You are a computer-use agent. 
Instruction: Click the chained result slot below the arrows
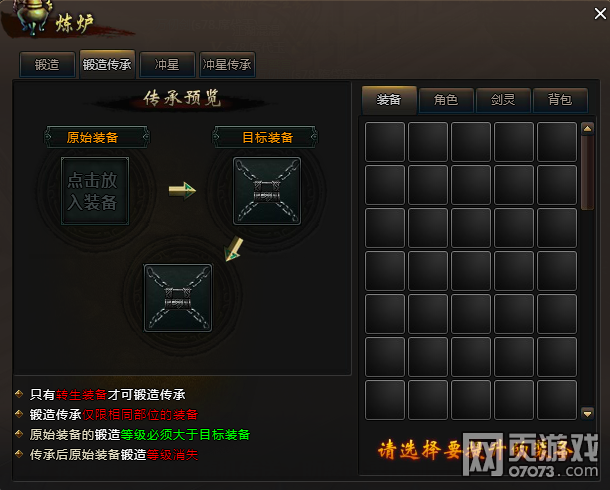[178, 297]
